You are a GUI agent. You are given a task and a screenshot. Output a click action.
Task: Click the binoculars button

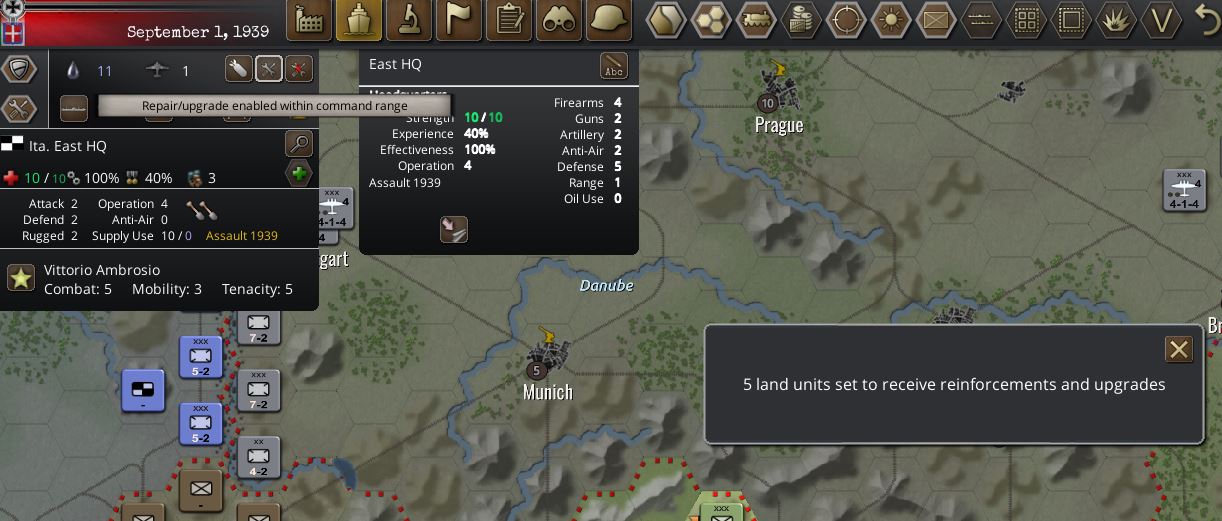pos(558,20)
